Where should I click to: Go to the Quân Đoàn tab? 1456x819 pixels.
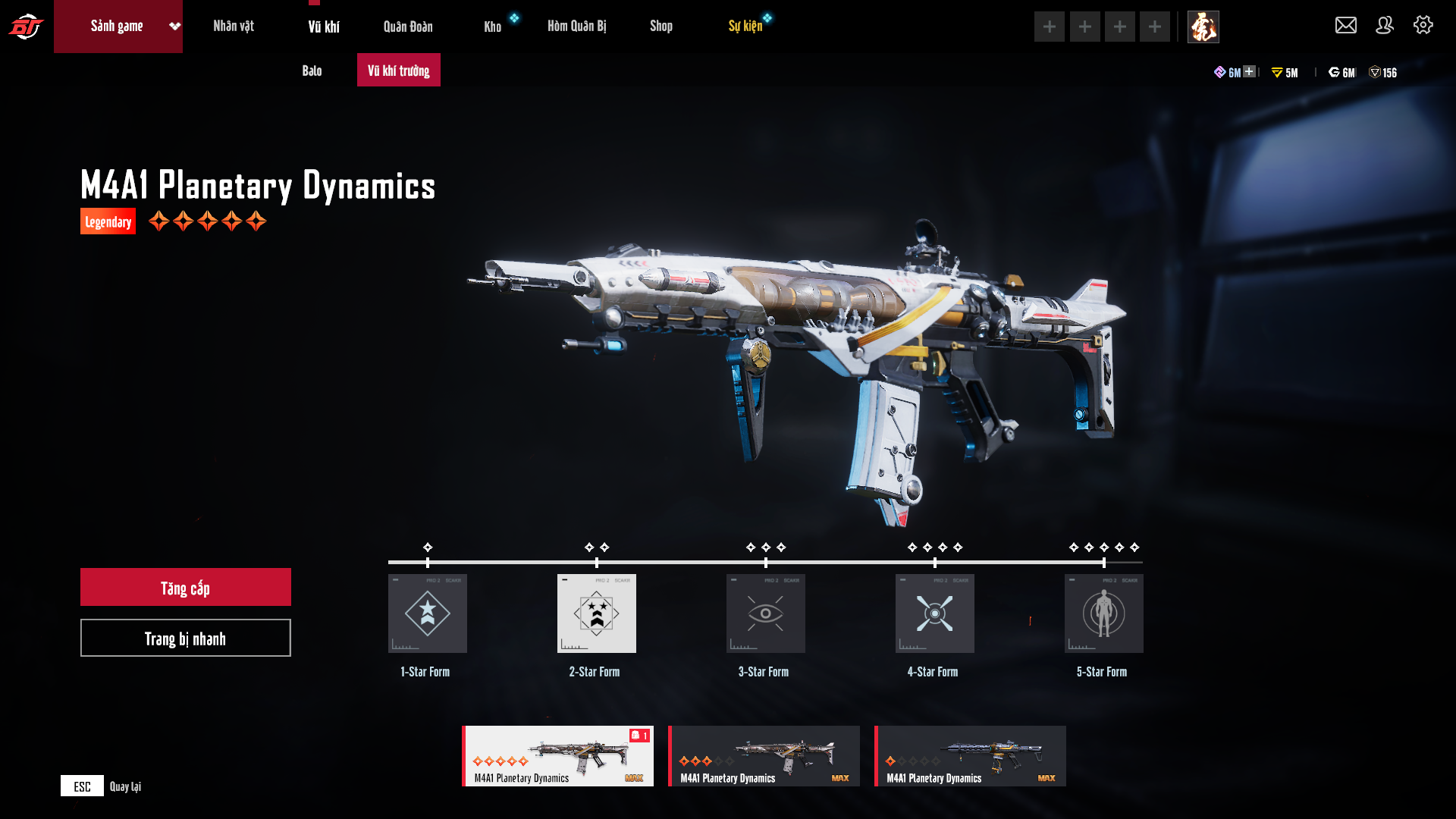click(408, 27)
